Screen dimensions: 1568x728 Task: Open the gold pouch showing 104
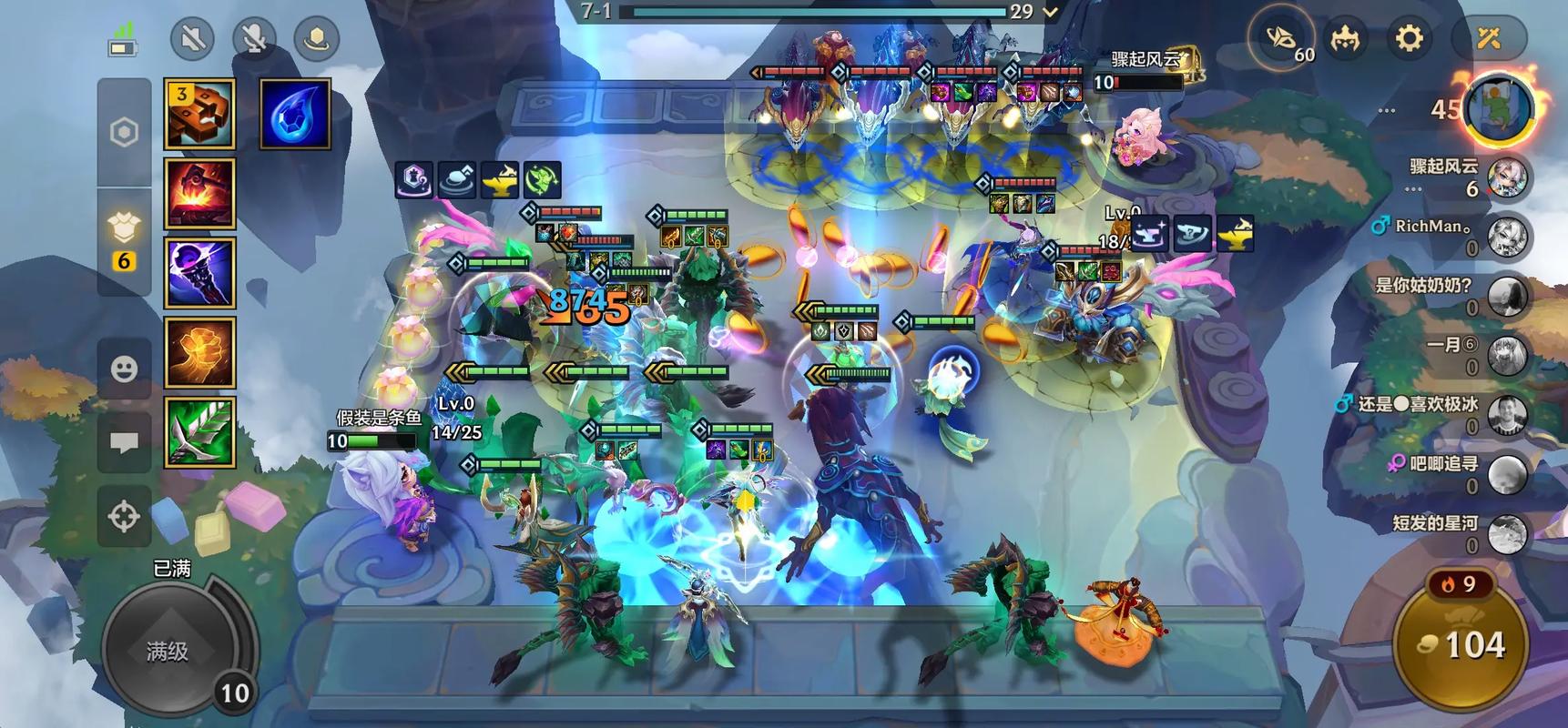coord(1461,646)
